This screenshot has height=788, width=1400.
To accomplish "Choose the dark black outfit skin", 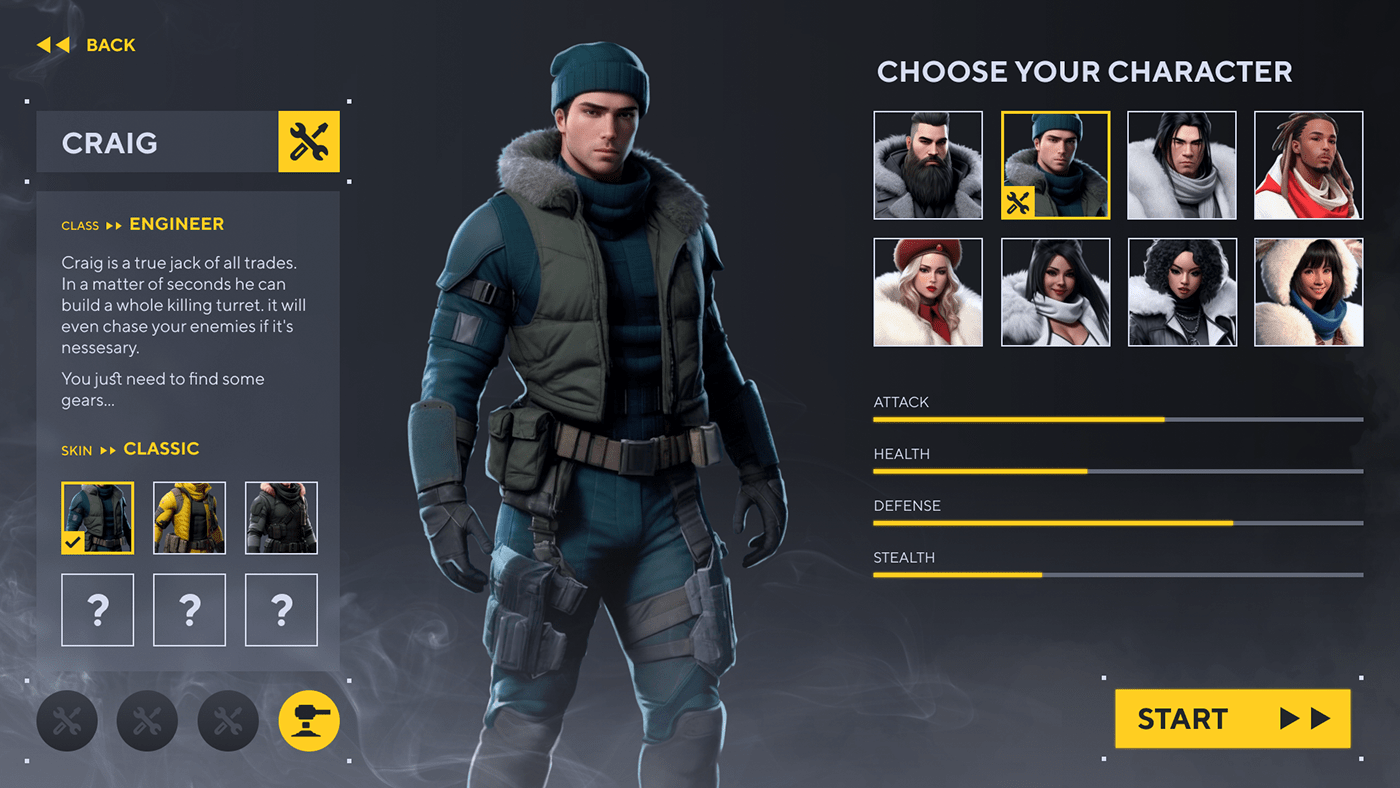I will [x=281, y=518].
